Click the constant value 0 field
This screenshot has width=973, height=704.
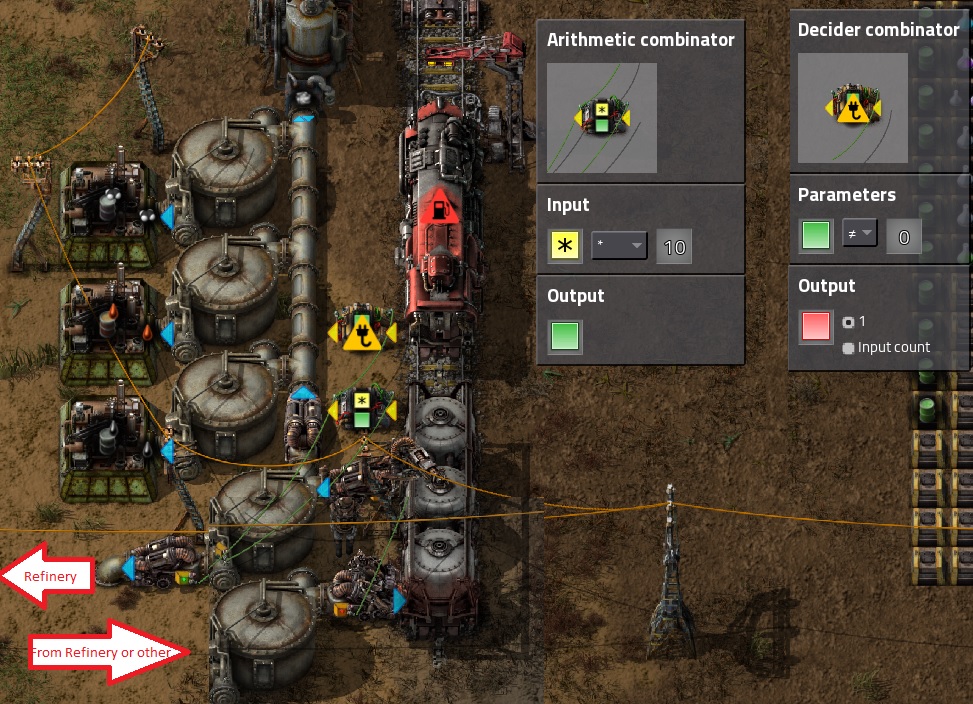pyautogui.click(x=904, y=237)
